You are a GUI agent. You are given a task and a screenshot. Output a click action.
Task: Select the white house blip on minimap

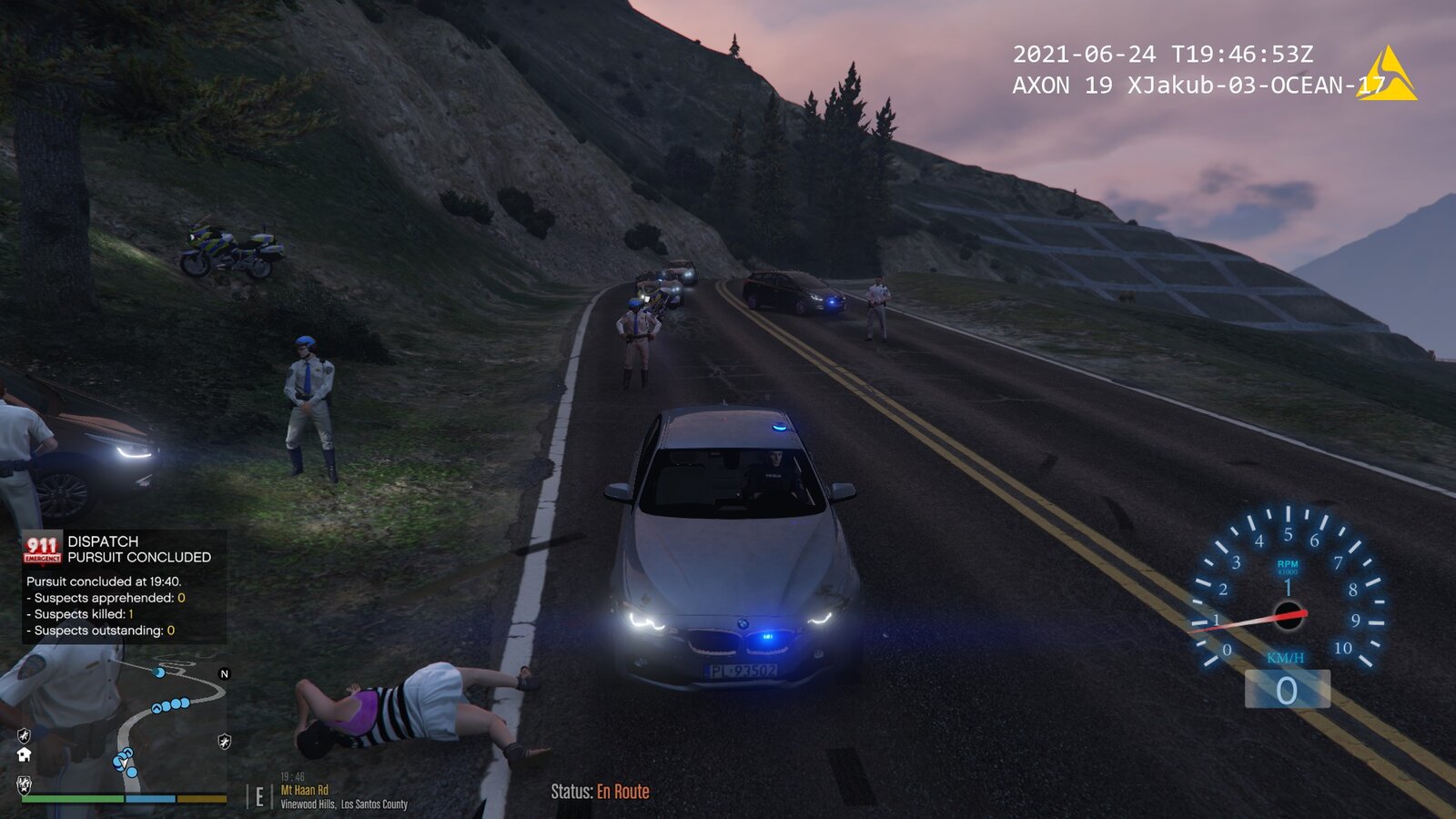[25, 754]
